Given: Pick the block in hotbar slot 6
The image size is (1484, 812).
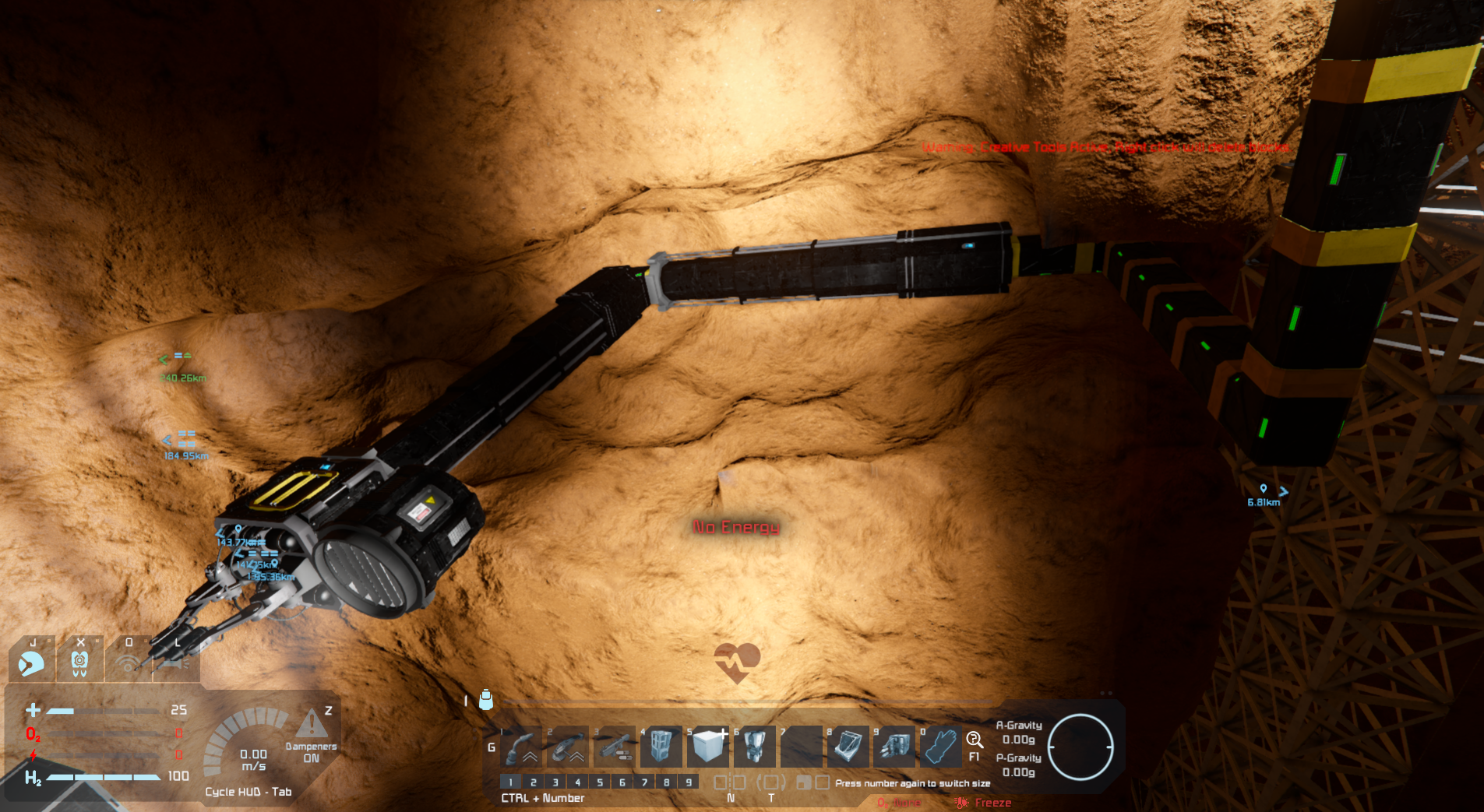Looking at the screenshot, I should click(x=754, y=746).
